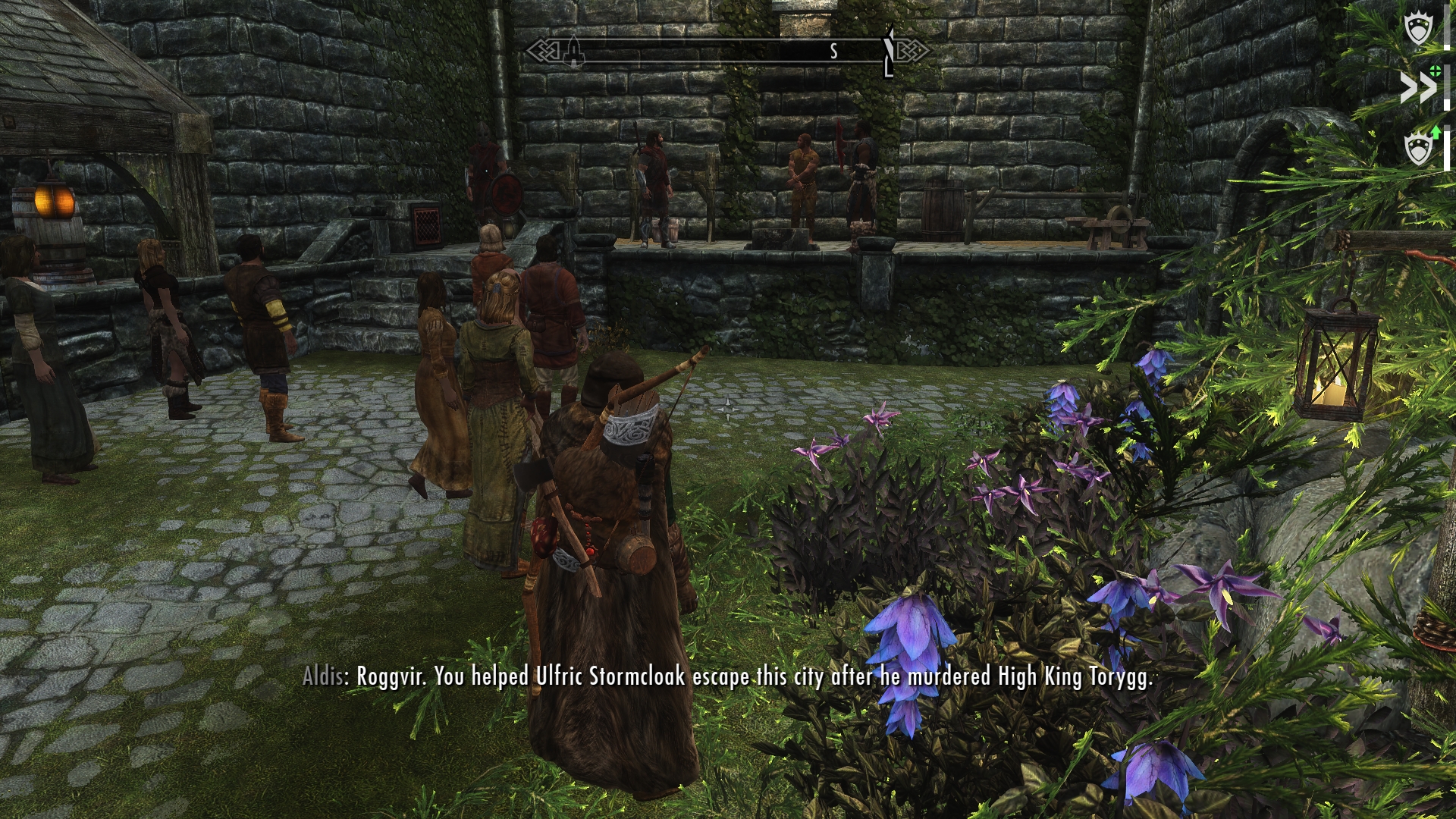Click the shield effect icon with green arrow
The width and height of the screenshot is (1456, 819).
1419,146
